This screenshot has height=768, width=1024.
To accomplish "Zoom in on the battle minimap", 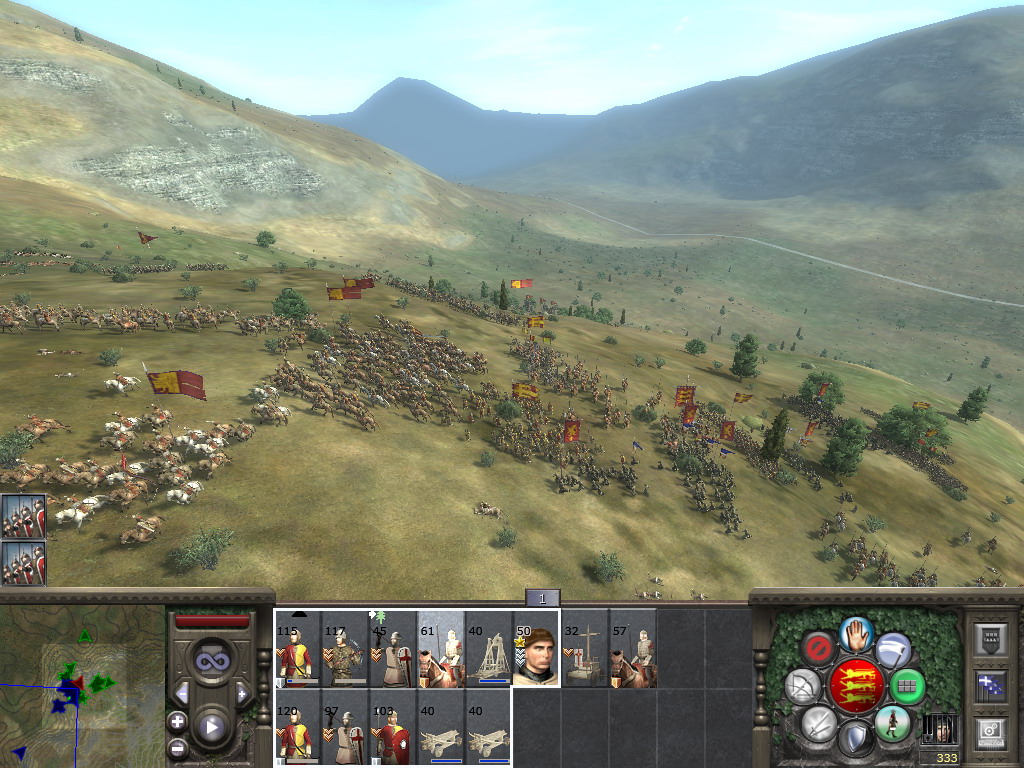I will tap(177, 720).
